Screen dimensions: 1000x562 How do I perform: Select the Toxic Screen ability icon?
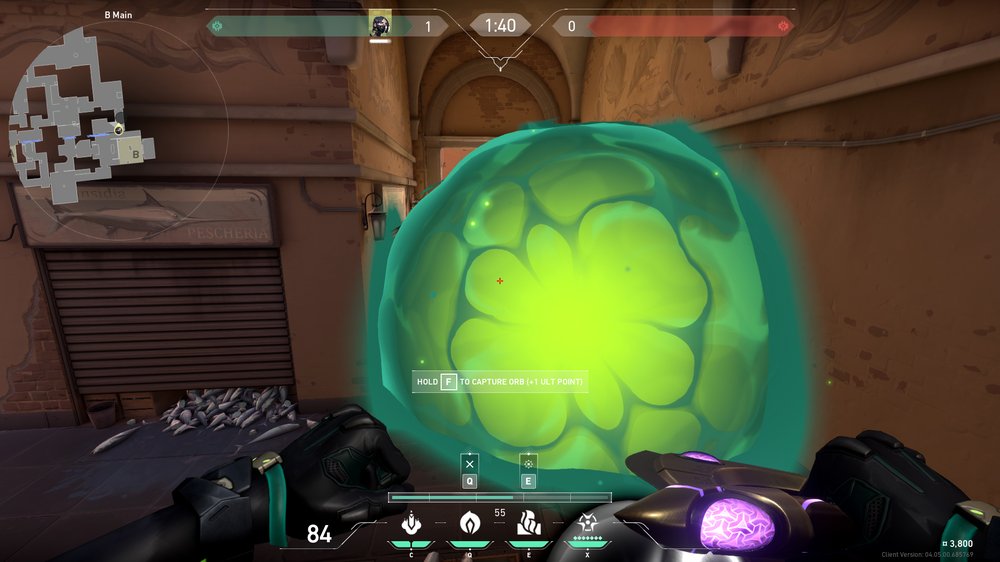528,523
